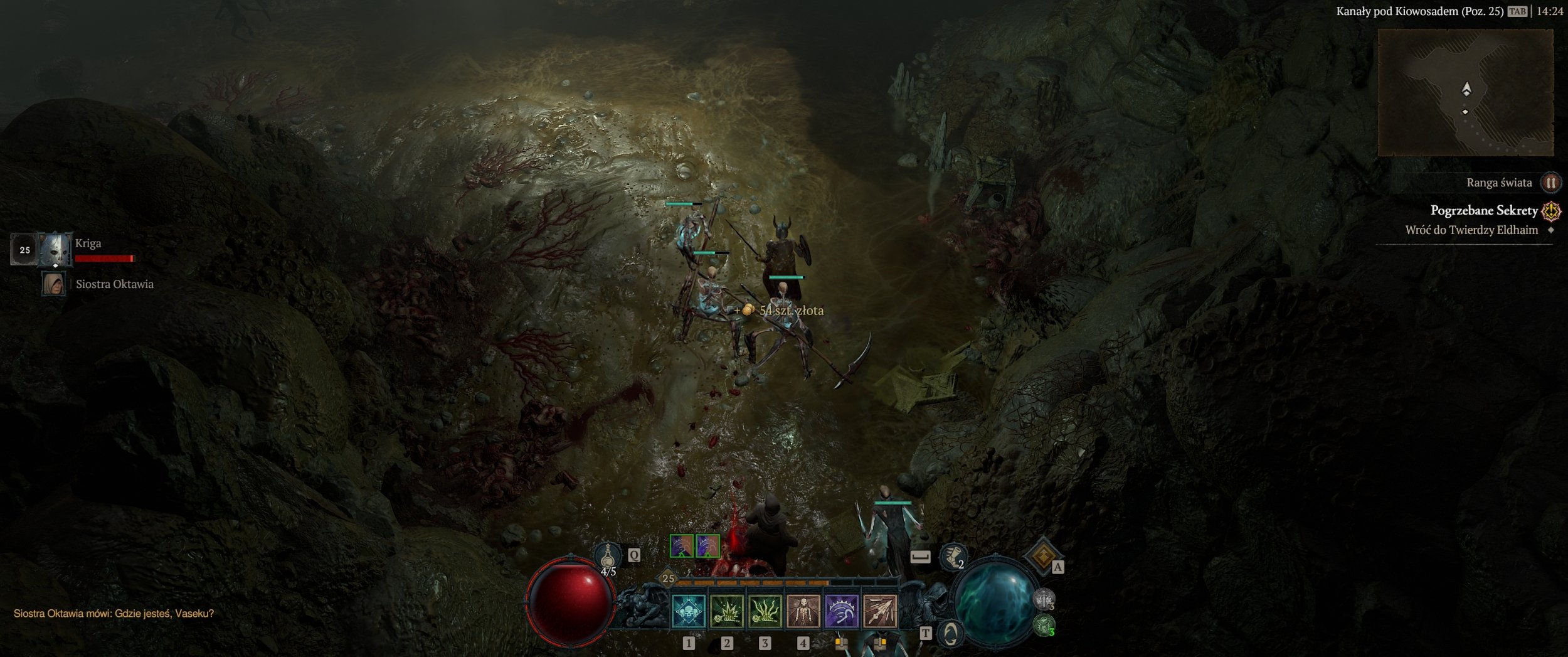Select Kriga's party portrait
The width and height of the screenshot is (1568, 657).
(55, 250)
